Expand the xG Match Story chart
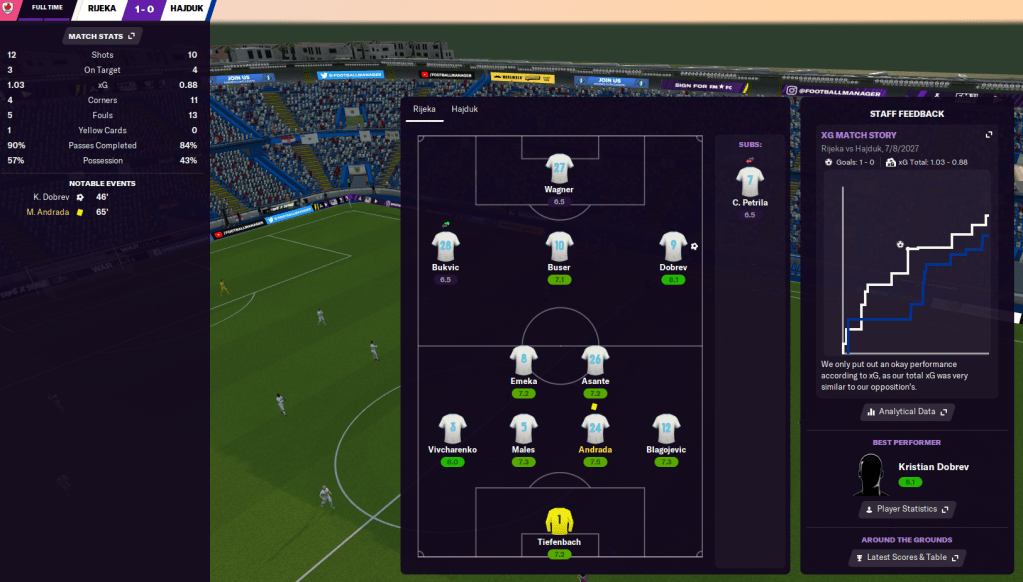Viewport: 1023px width, 582px height. coord(989,135)
